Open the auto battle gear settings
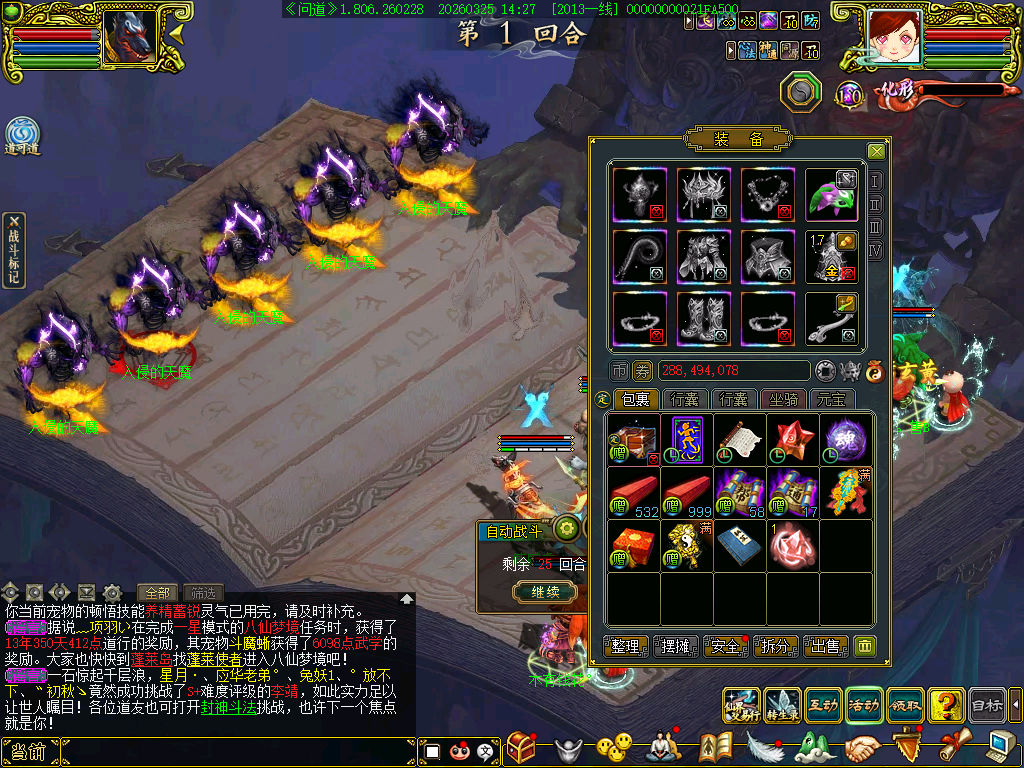Viewport: 1024px width, 768px height. pyautogui.click(x=568, y=529)
